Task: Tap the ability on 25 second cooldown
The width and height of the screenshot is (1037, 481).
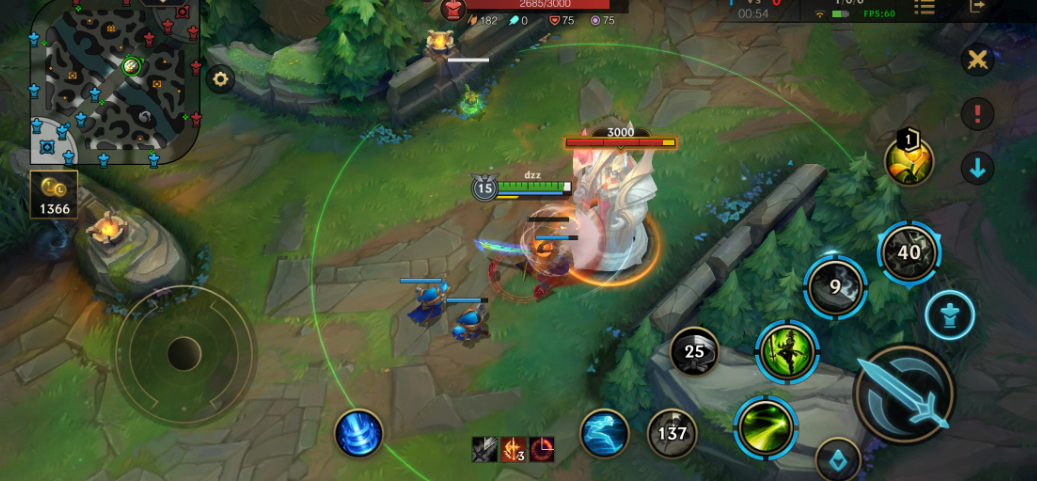Action: [x=694, y=351]
